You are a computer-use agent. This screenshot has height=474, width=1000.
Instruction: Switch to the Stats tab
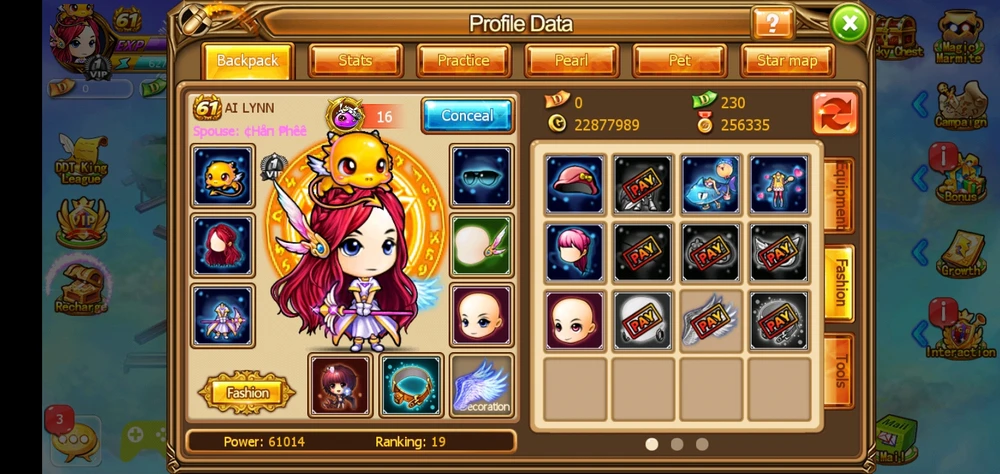point(355,61)
